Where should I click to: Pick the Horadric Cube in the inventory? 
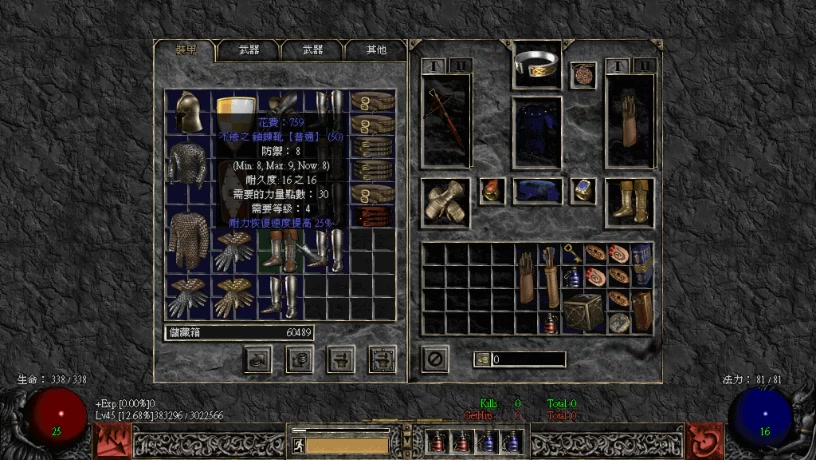pyautogui.click(x=582, y=312)
